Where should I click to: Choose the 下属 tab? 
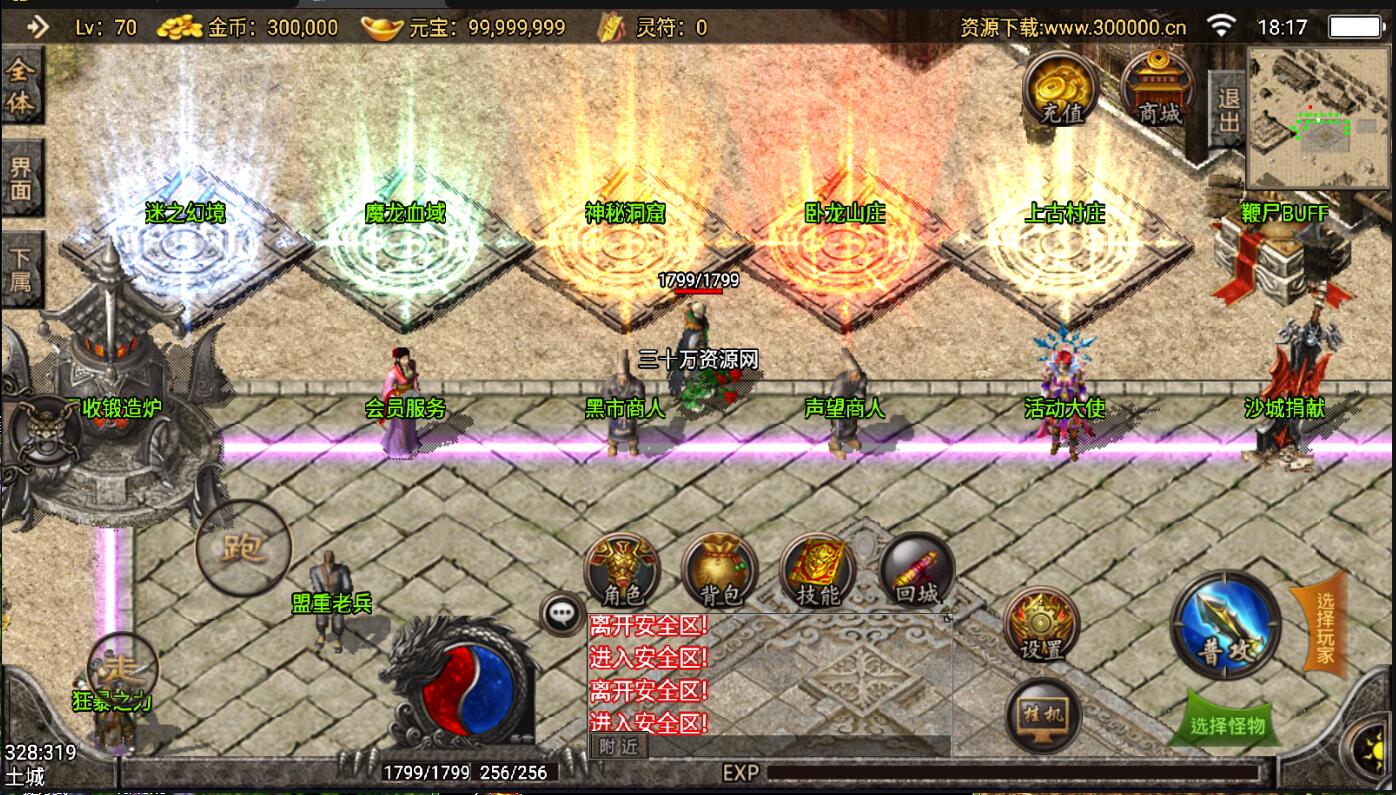(x=21, y=268)
